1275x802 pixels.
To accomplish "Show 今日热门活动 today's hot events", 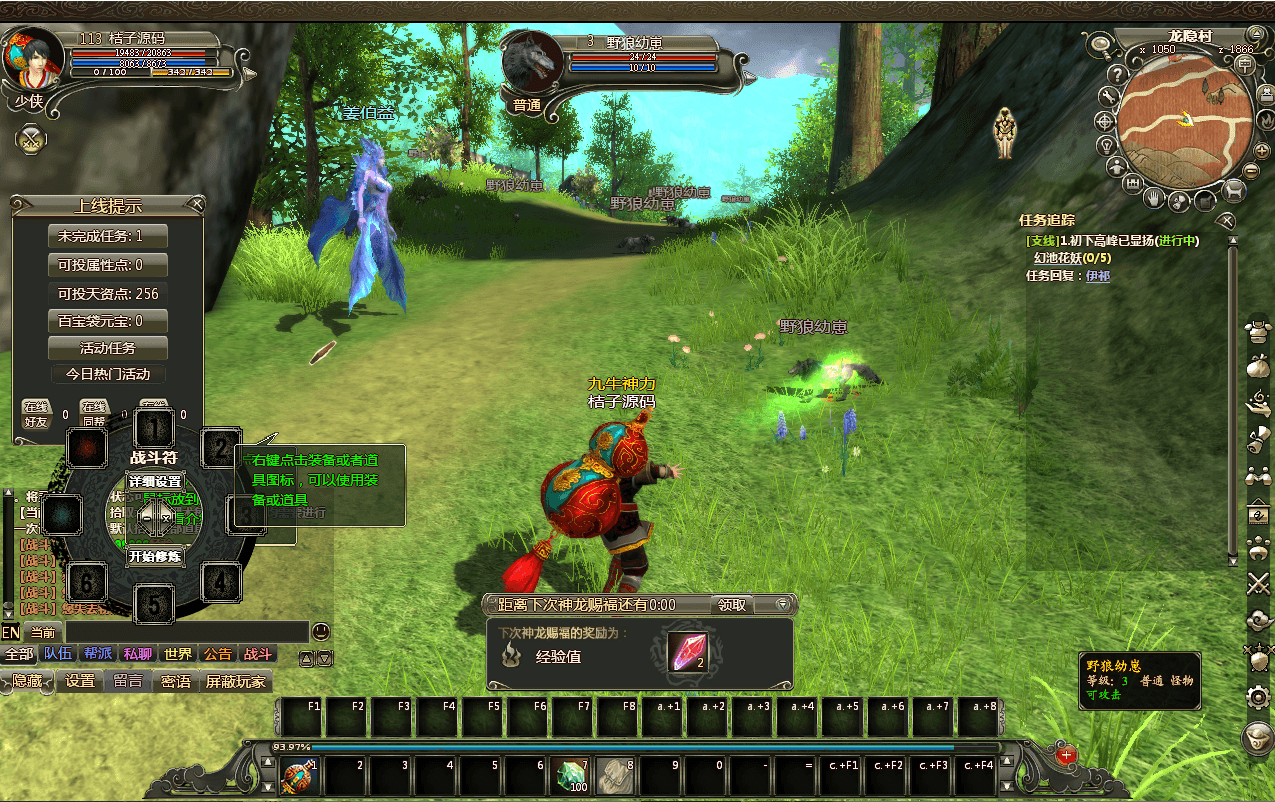I will pyautogui.click(x=108, y=374).
